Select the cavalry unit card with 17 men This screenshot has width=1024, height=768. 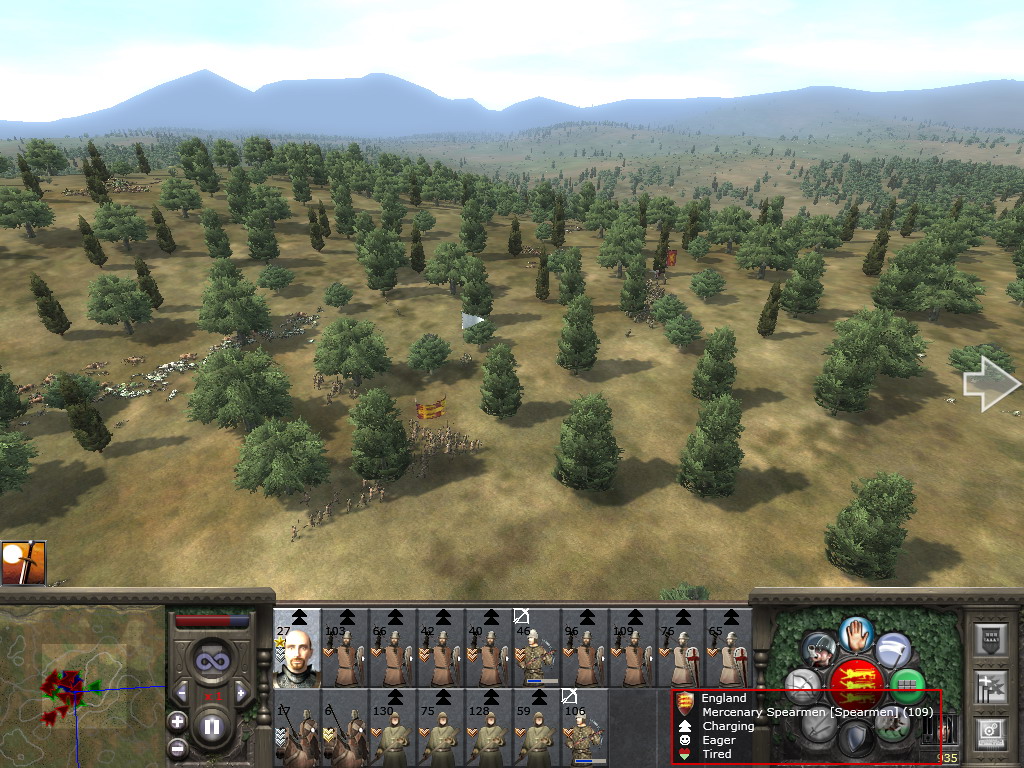297,728
